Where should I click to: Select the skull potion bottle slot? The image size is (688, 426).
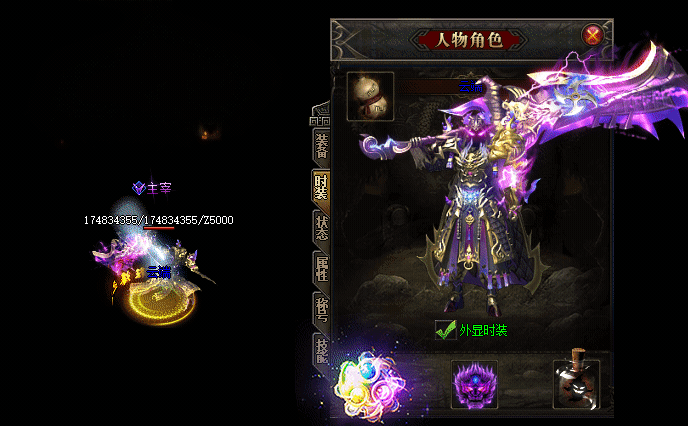577,383
